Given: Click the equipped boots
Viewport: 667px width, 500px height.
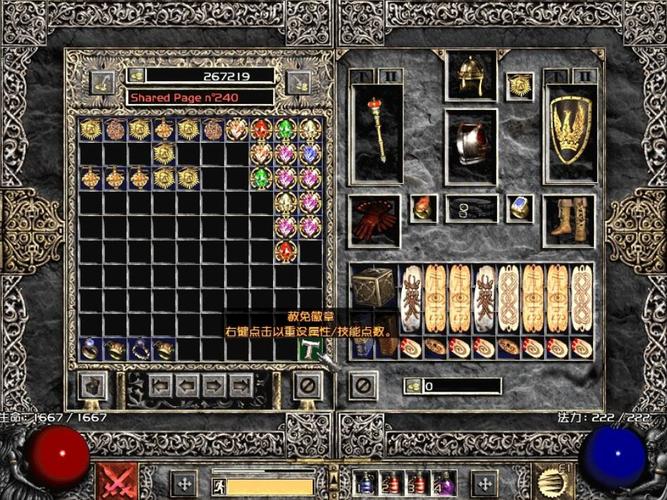Looking at the screenshot, I should tap(569, 218).
